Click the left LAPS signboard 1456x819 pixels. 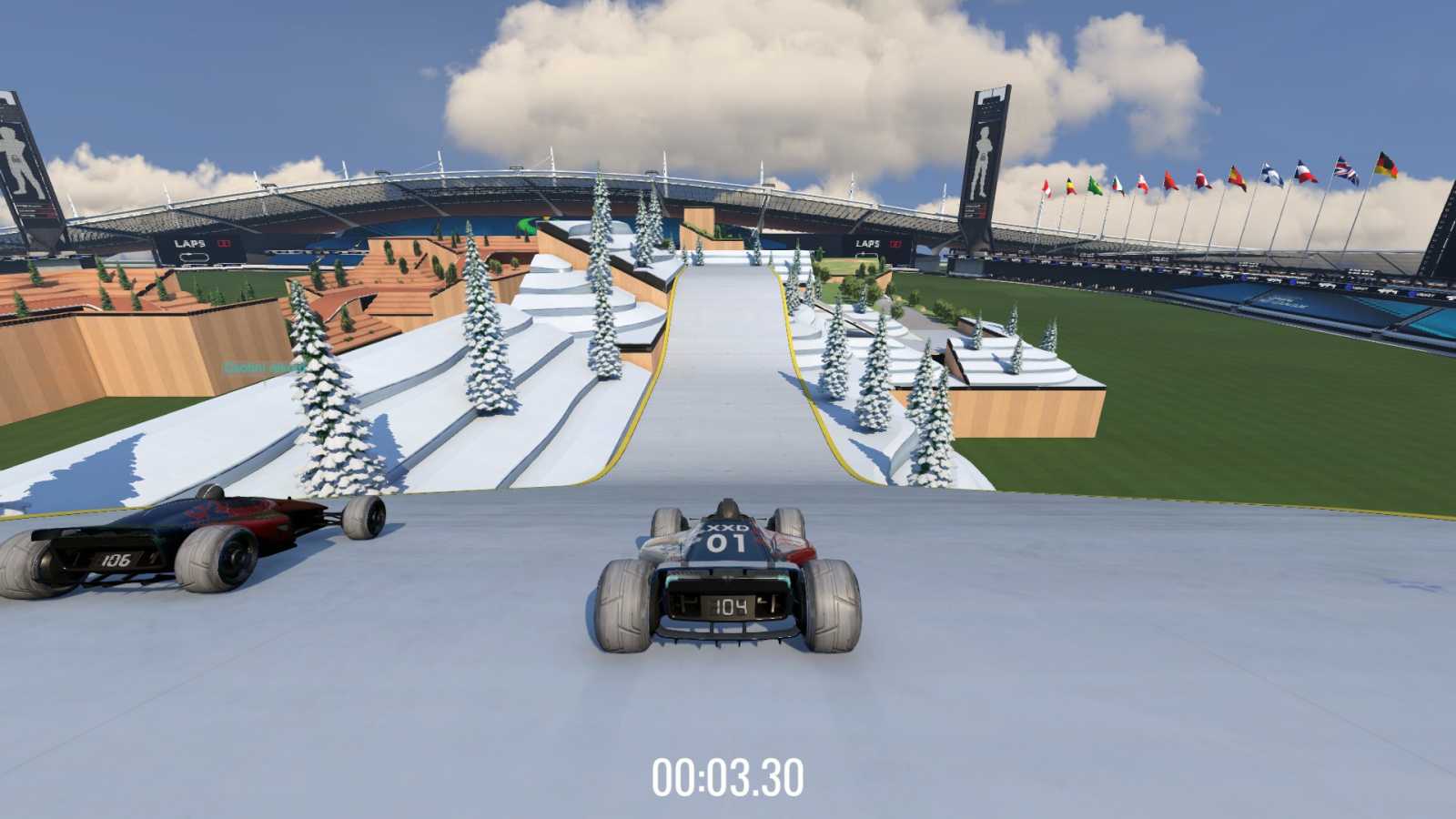tap(191, 242)
